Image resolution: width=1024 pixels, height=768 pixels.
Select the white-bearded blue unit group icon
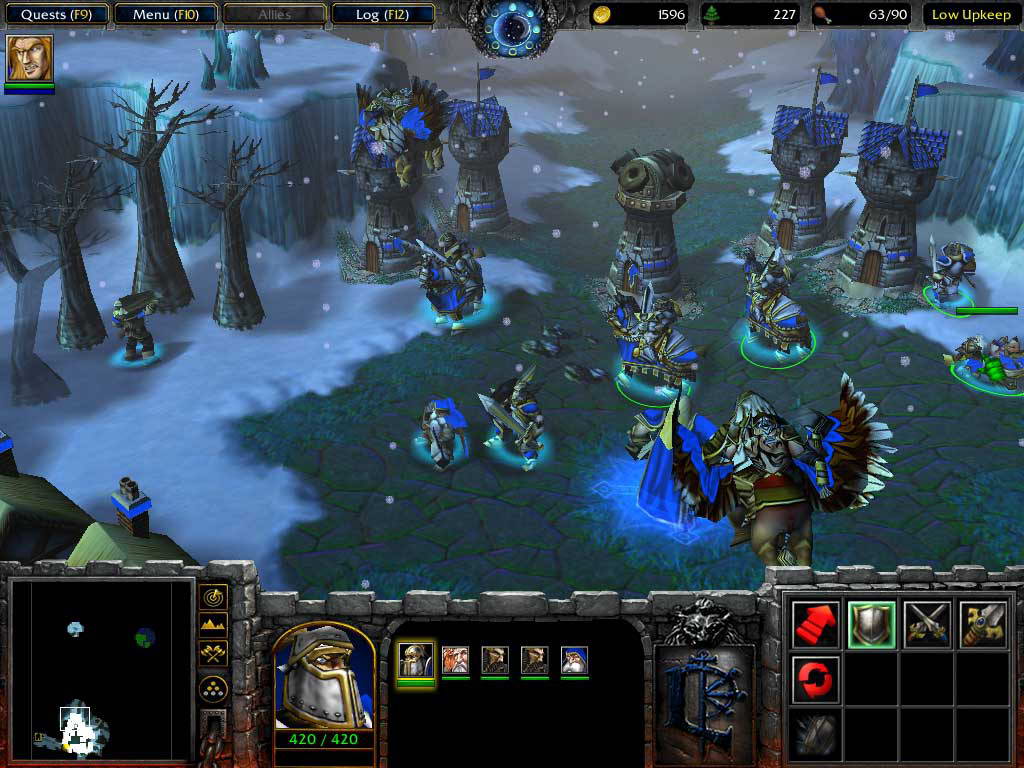click(x=574, y=660)
